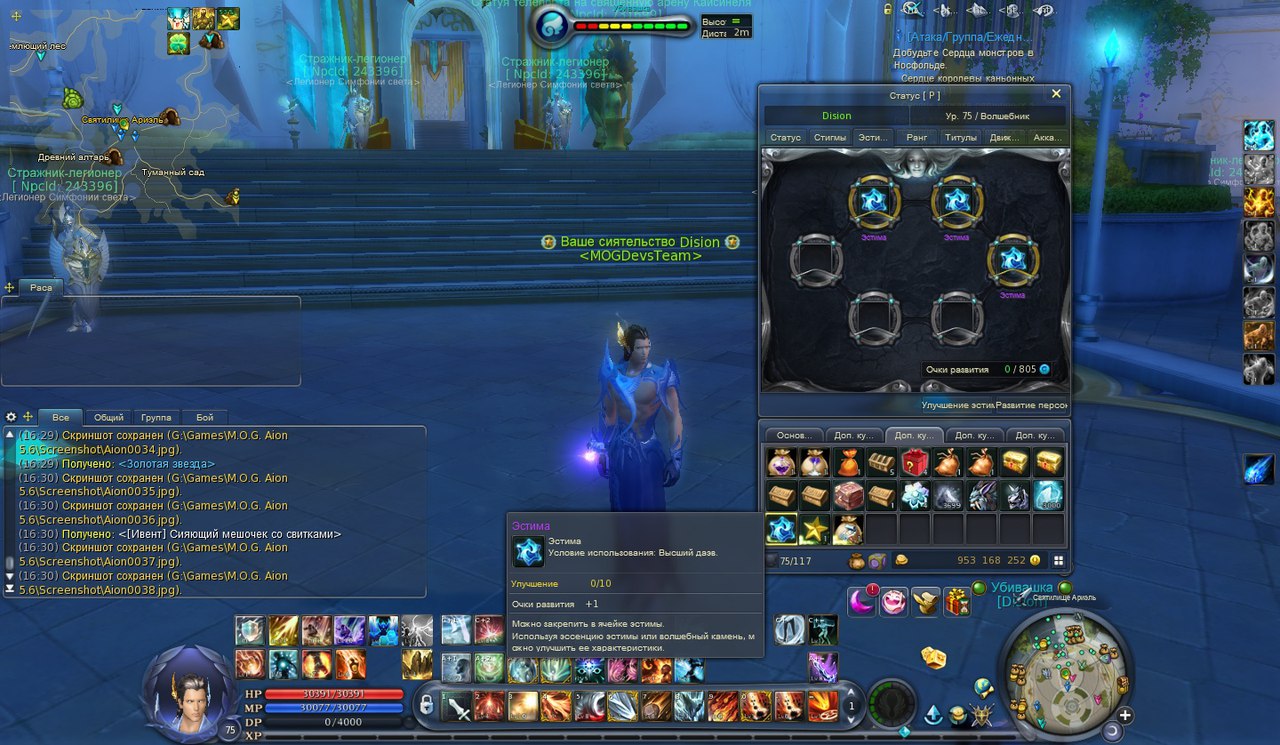The height and width of the screenshot is (745, 1280).
Task: Switch to the Стигмы tab
Action: (830, 138)
